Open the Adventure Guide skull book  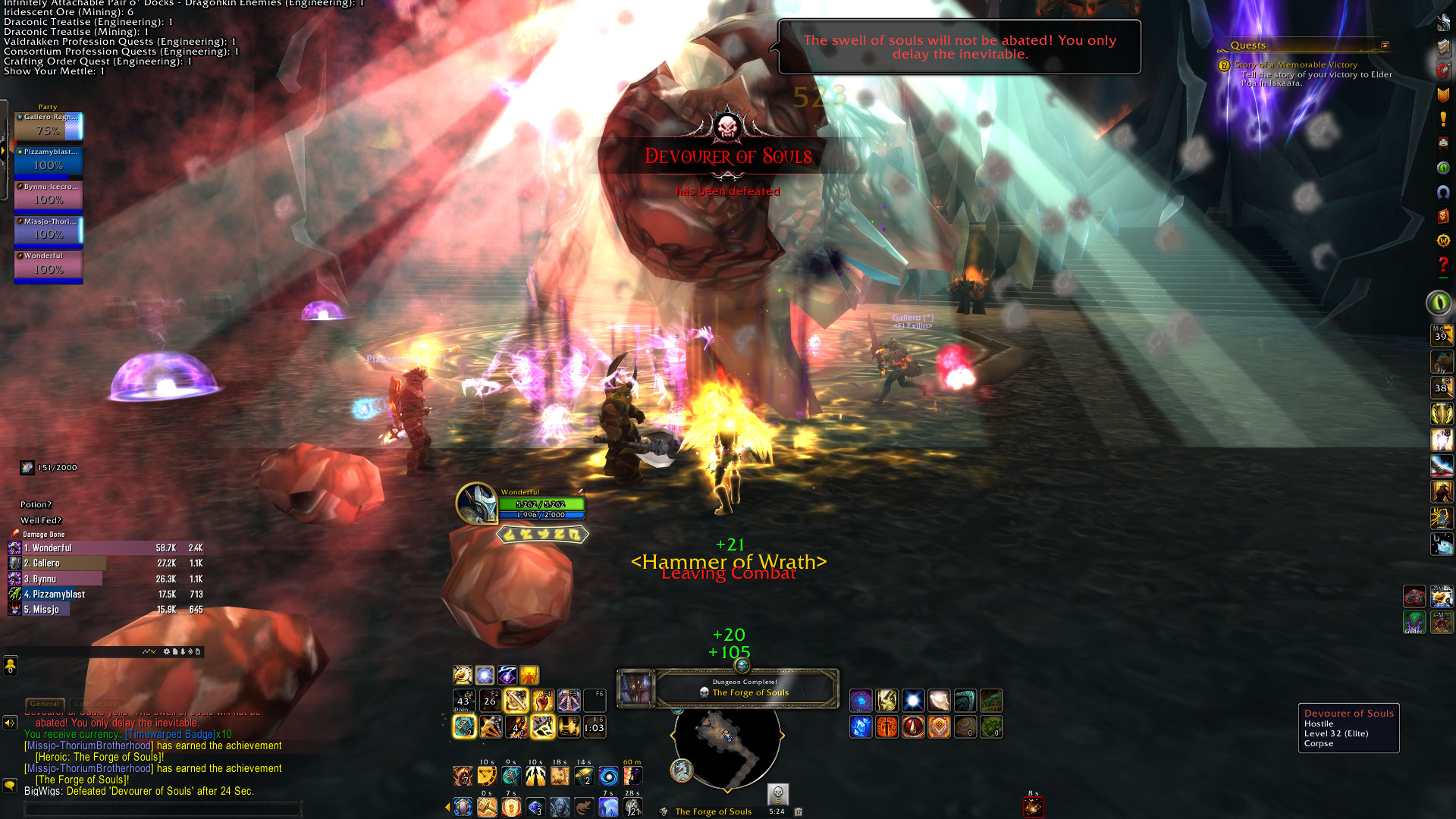point(1443,216)
